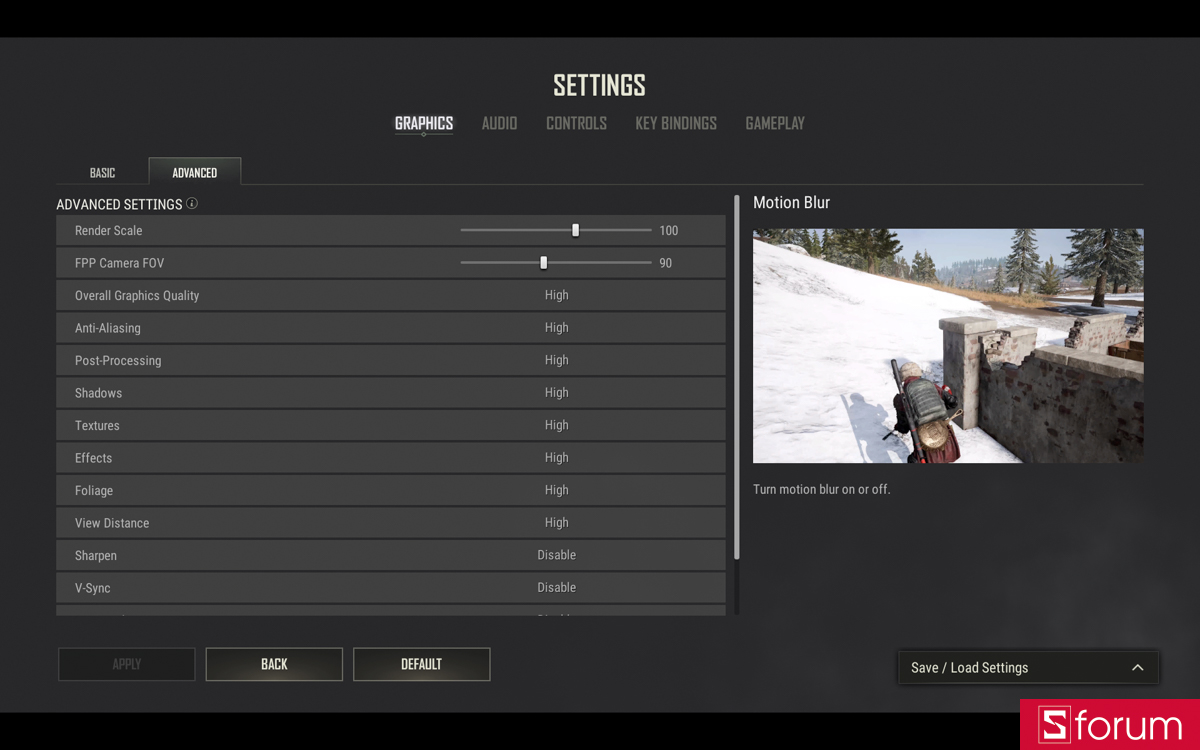
Task: Toggle the Sharpen option
Action: [556, 555]
